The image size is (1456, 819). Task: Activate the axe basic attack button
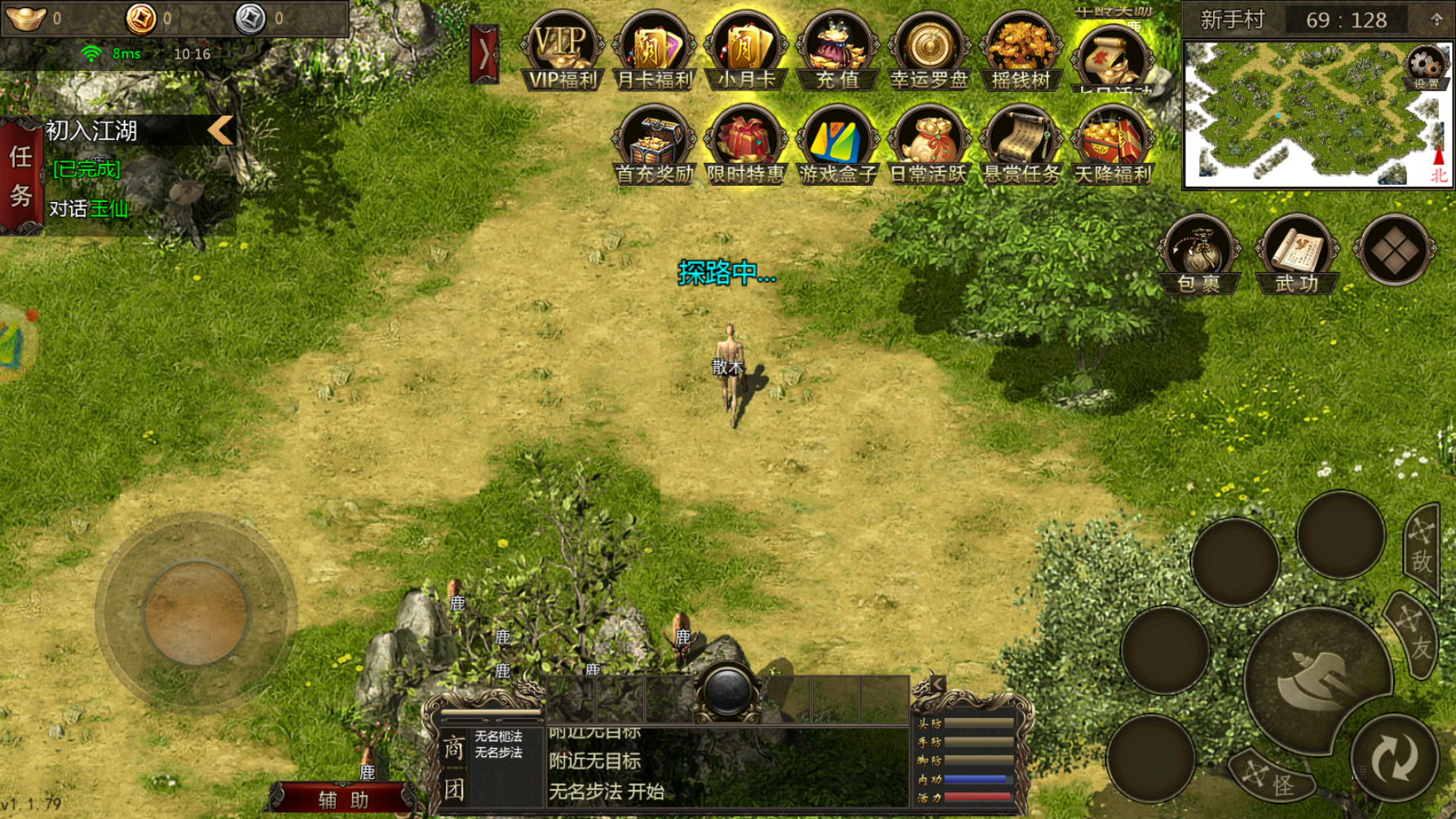(1314, 678)
